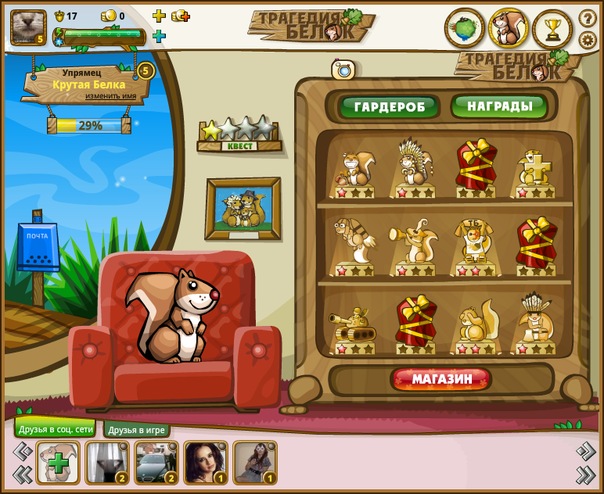Viewport: 604px width, 494px height.
Task: Open help with the question mark button
Action: (x=587, y=18)
